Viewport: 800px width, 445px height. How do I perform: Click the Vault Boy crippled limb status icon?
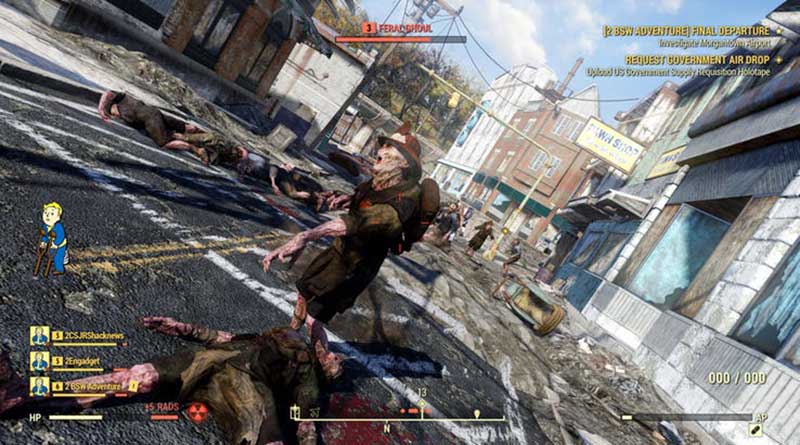53,239
